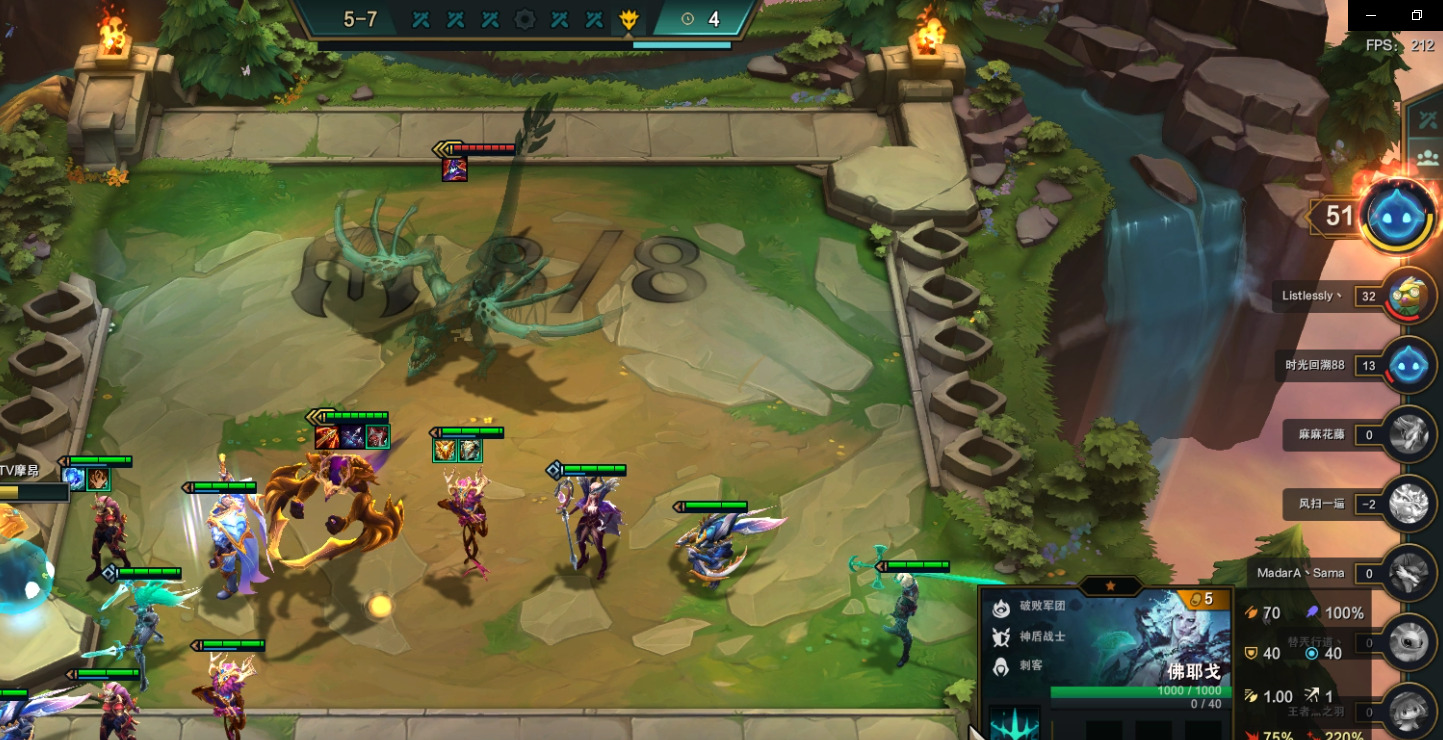Screen dimensions: 1443x740
Task: Select MadarA丶Sama's player portrait
Action: (x=1411, y=573)
